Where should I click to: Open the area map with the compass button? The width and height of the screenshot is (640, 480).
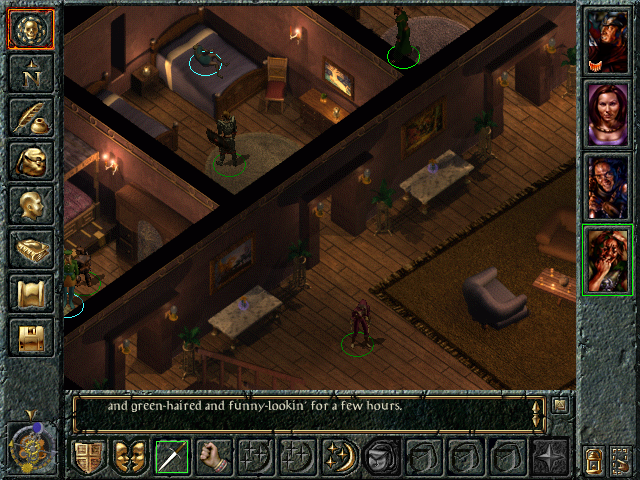tap(30, 73)
